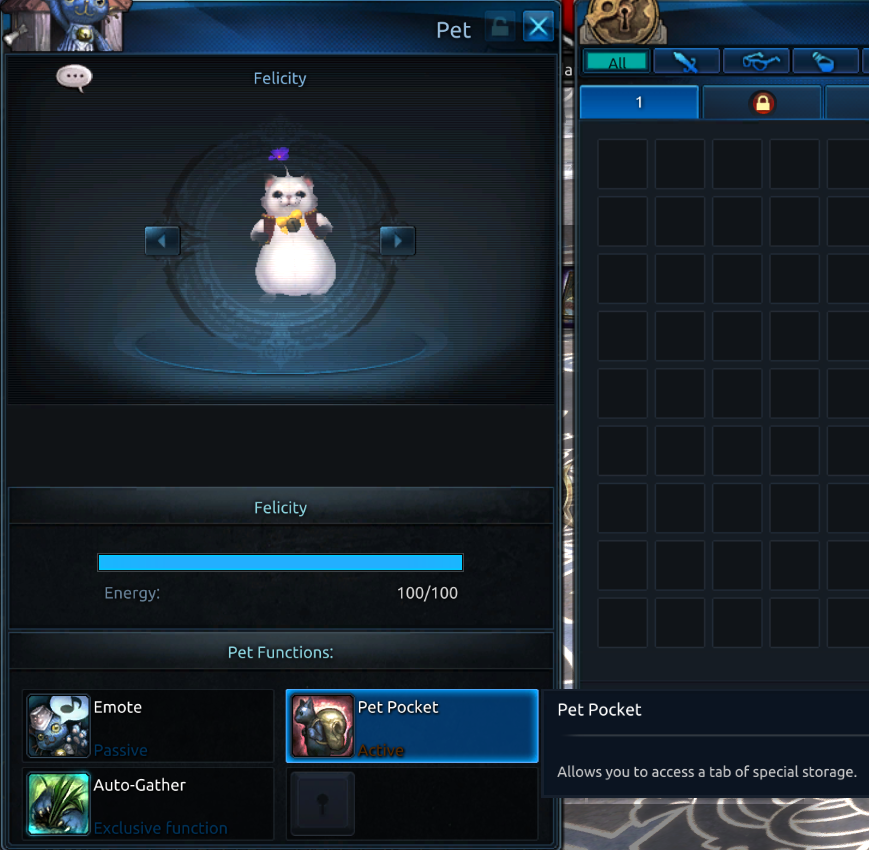The width and height of the screenshot is (869, 850).
Task: Activate the Pet Pocket function
Action: [412, 726]
